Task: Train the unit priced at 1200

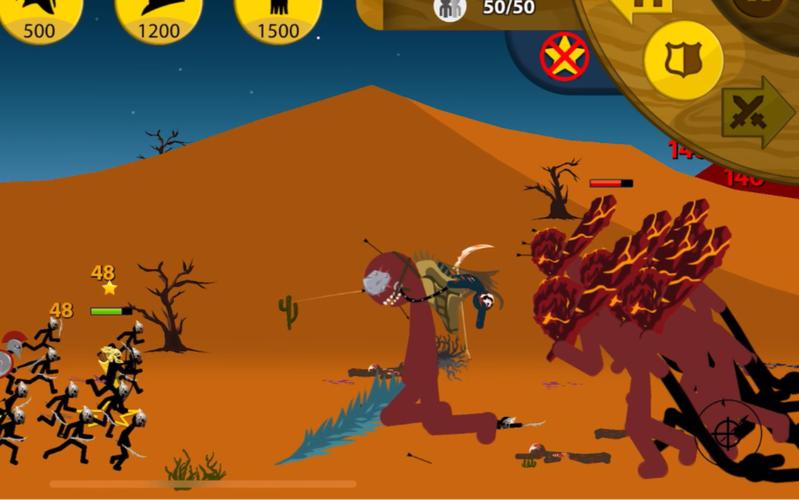Action: 158,18
